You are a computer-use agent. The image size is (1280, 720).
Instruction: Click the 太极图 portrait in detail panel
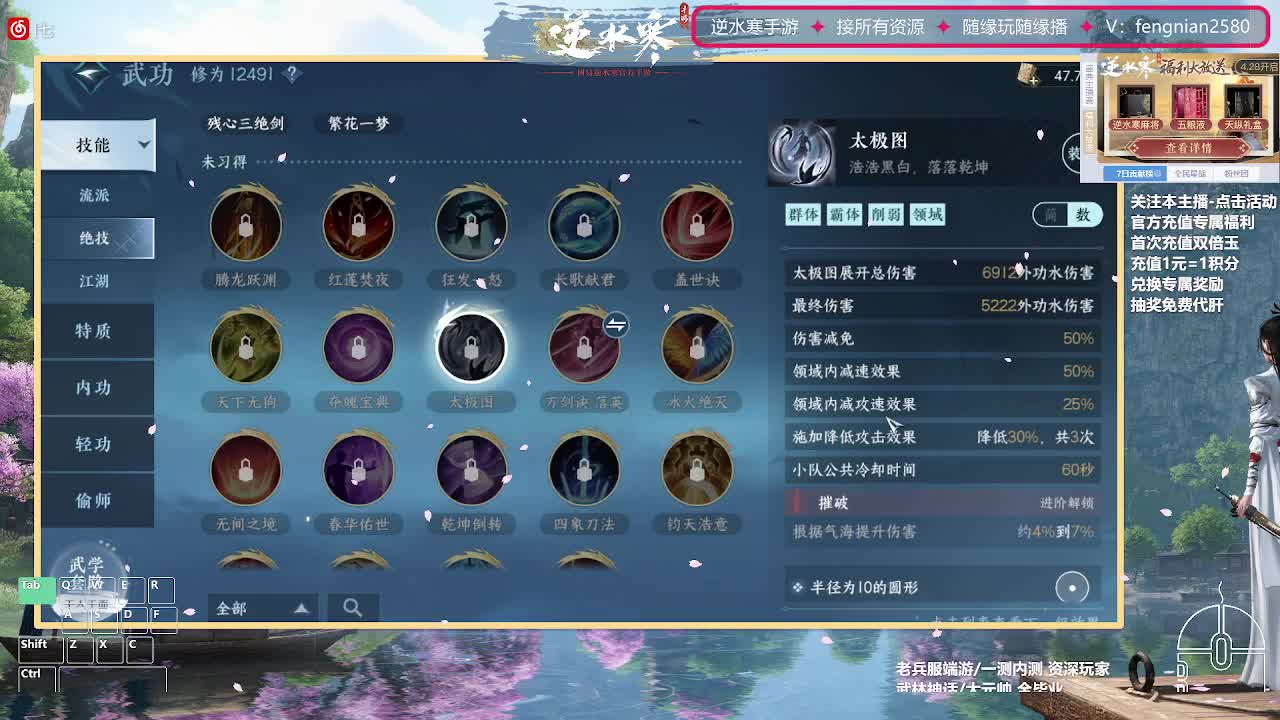801,154
